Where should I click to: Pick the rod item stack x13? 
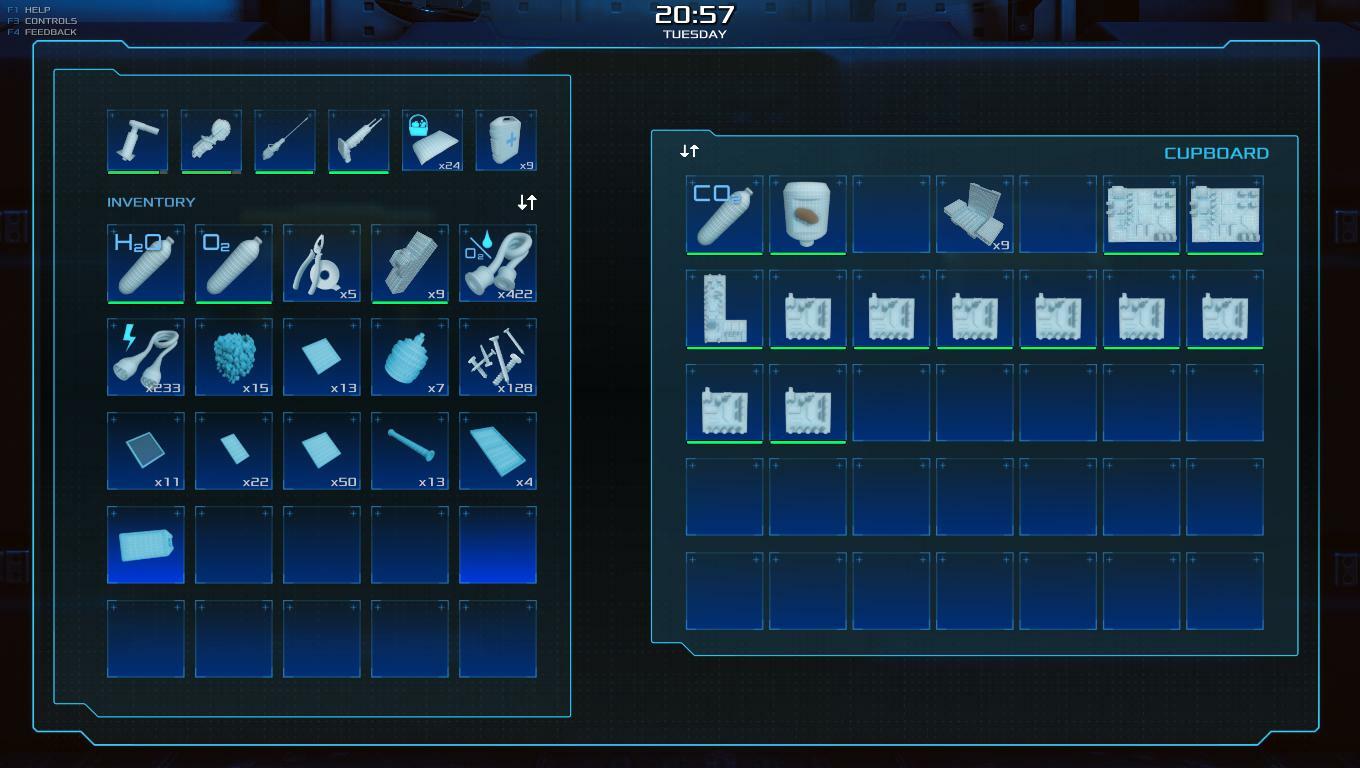click(410, 451)
